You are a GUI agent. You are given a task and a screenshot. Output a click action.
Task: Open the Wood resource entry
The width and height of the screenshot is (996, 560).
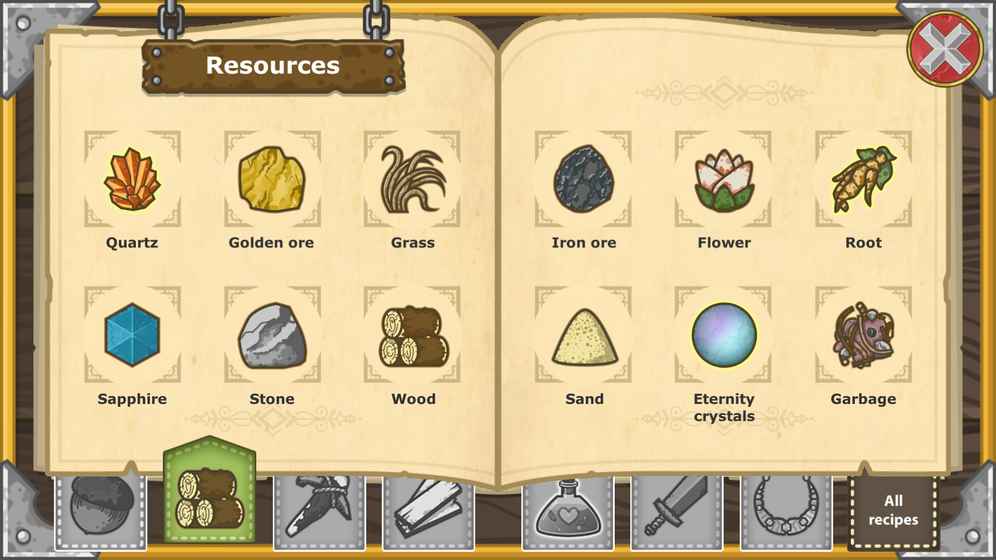412,336
